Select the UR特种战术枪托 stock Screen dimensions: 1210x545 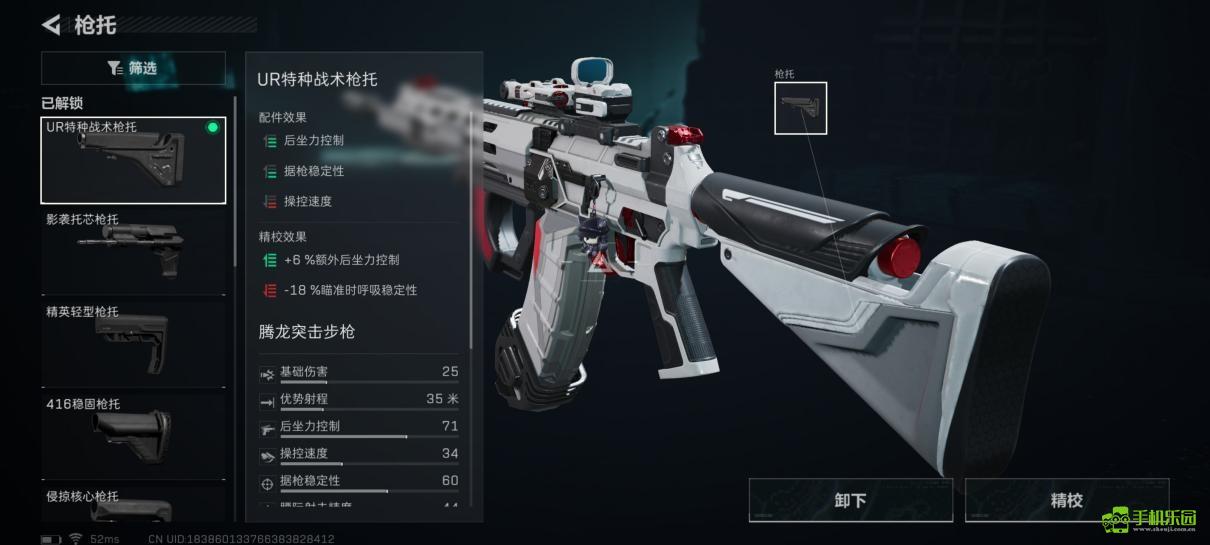pos(133,160)
